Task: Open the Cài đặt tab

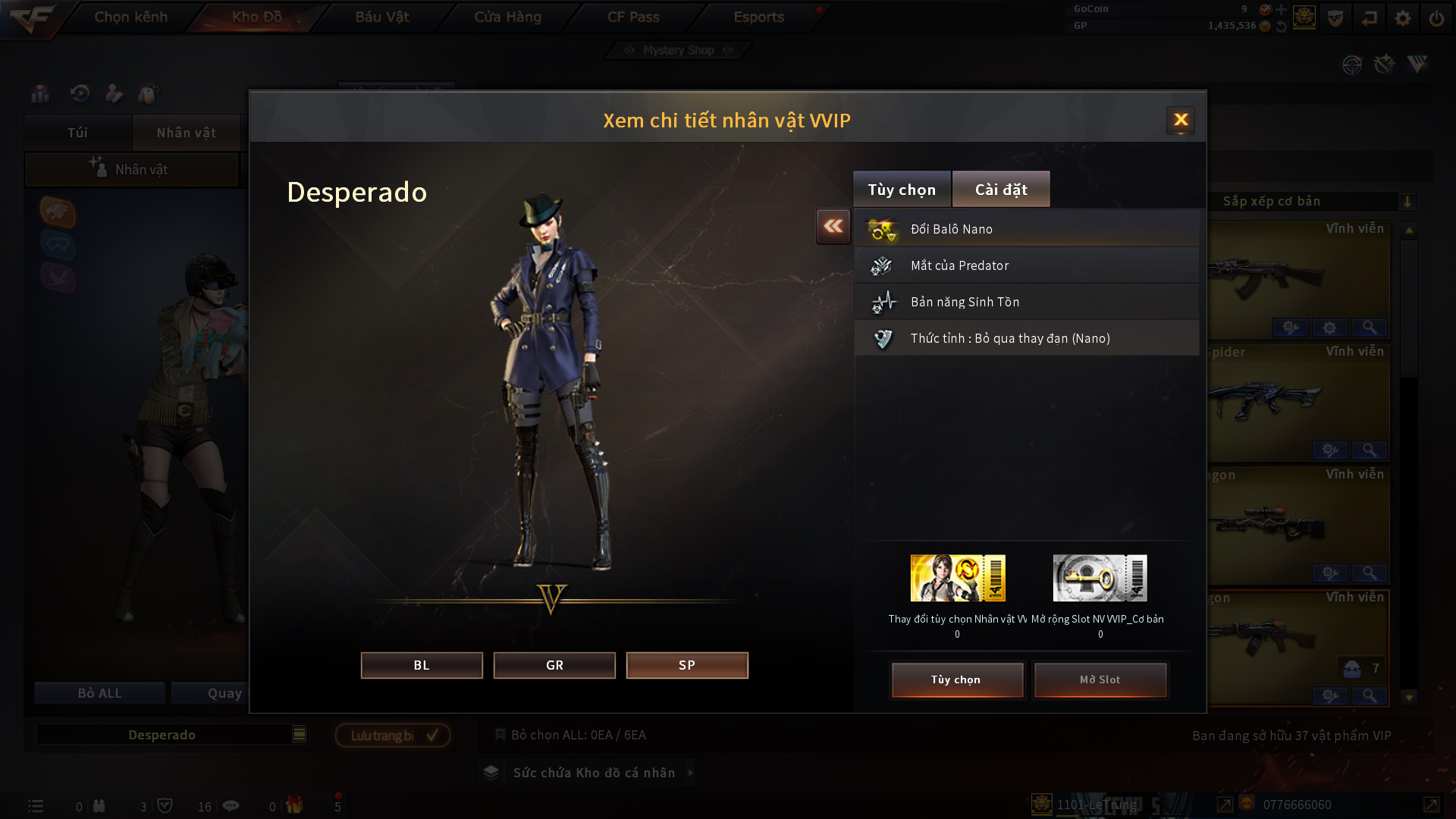Action: click(x=1001, y=190)
